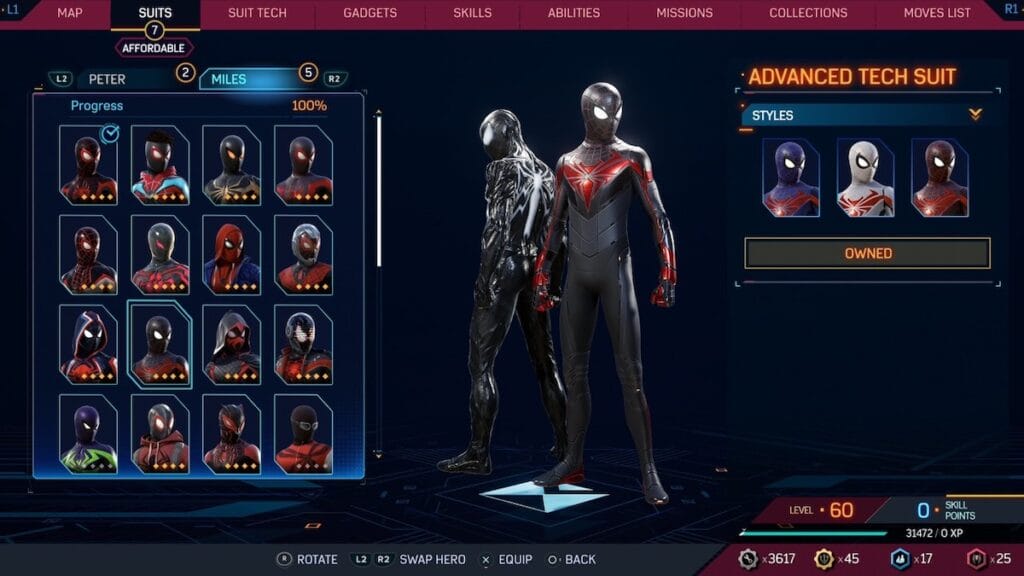
Task: Go to the Skills tab
Action: click(x=473, y=13)
